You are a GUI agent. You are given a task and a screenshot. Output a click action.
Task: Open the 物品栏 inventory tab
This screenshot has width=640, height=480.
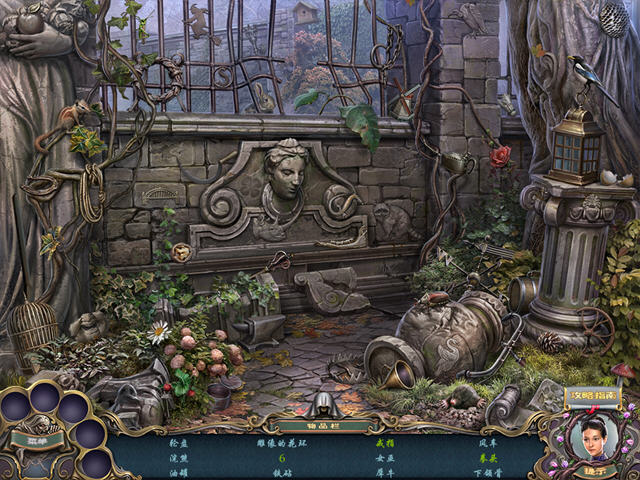click(320, 423)
